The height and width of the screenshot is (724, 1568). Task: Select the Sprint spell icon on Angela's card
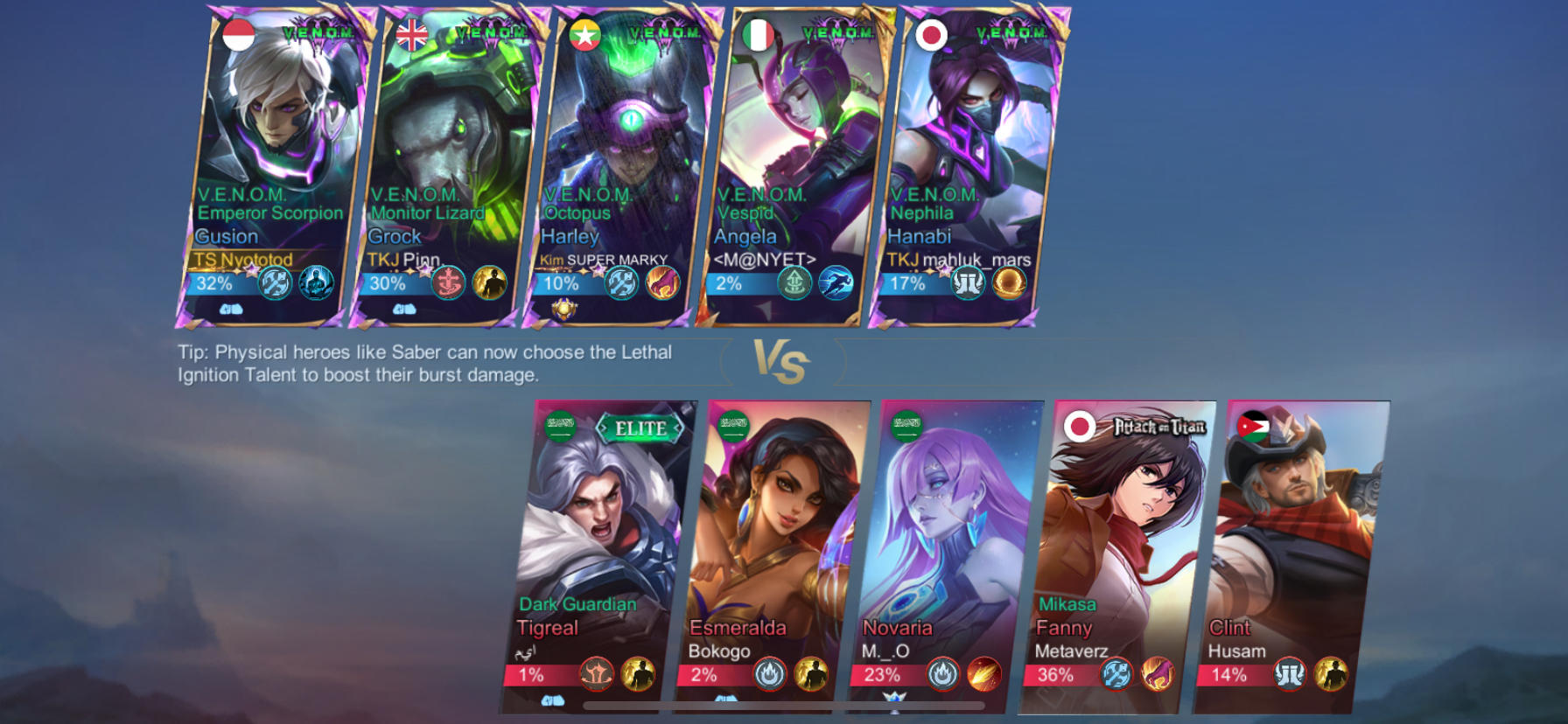click(x=837, y=283)
